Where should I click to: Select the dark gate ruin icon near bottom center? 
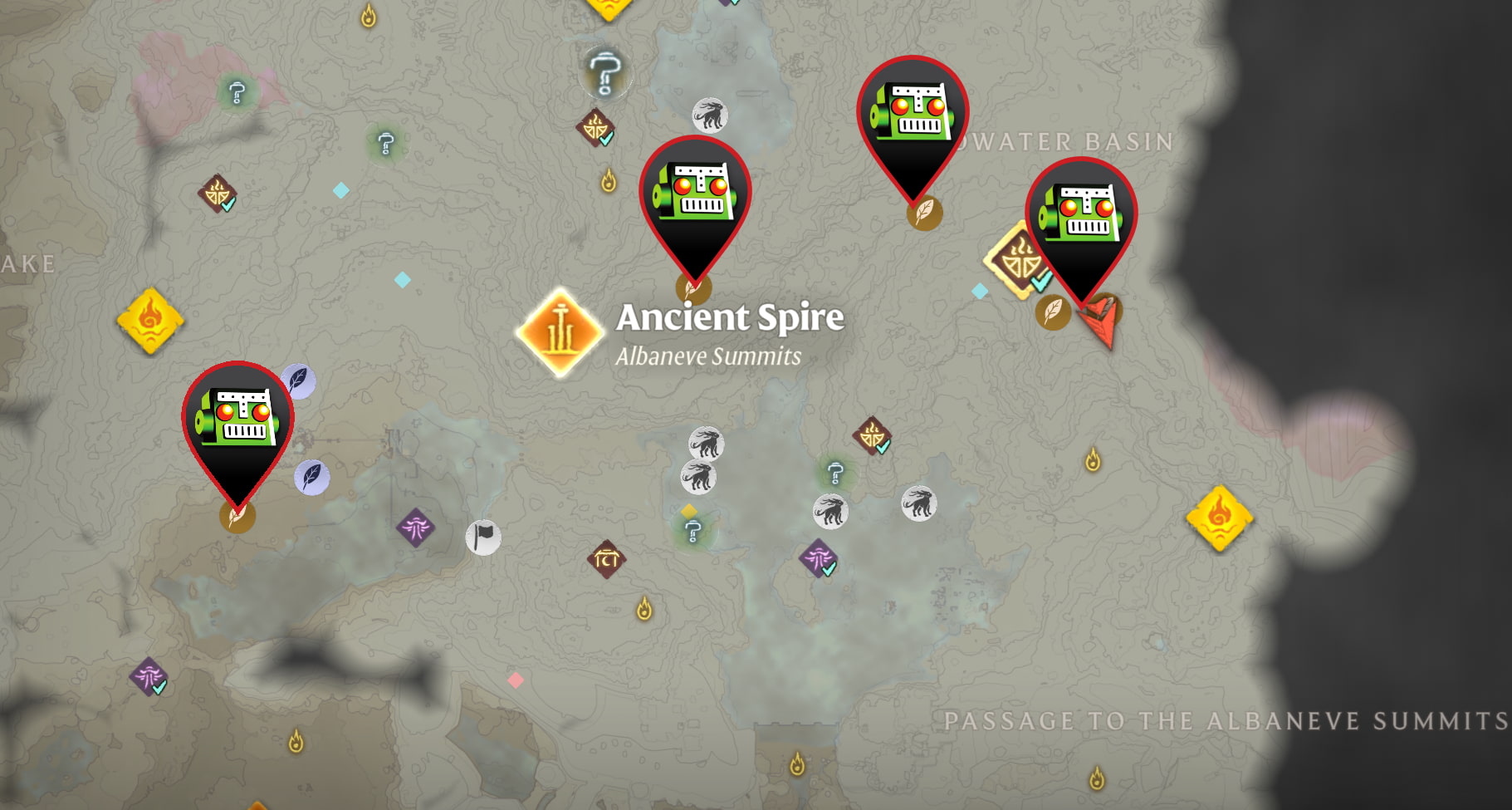[606, 561]
